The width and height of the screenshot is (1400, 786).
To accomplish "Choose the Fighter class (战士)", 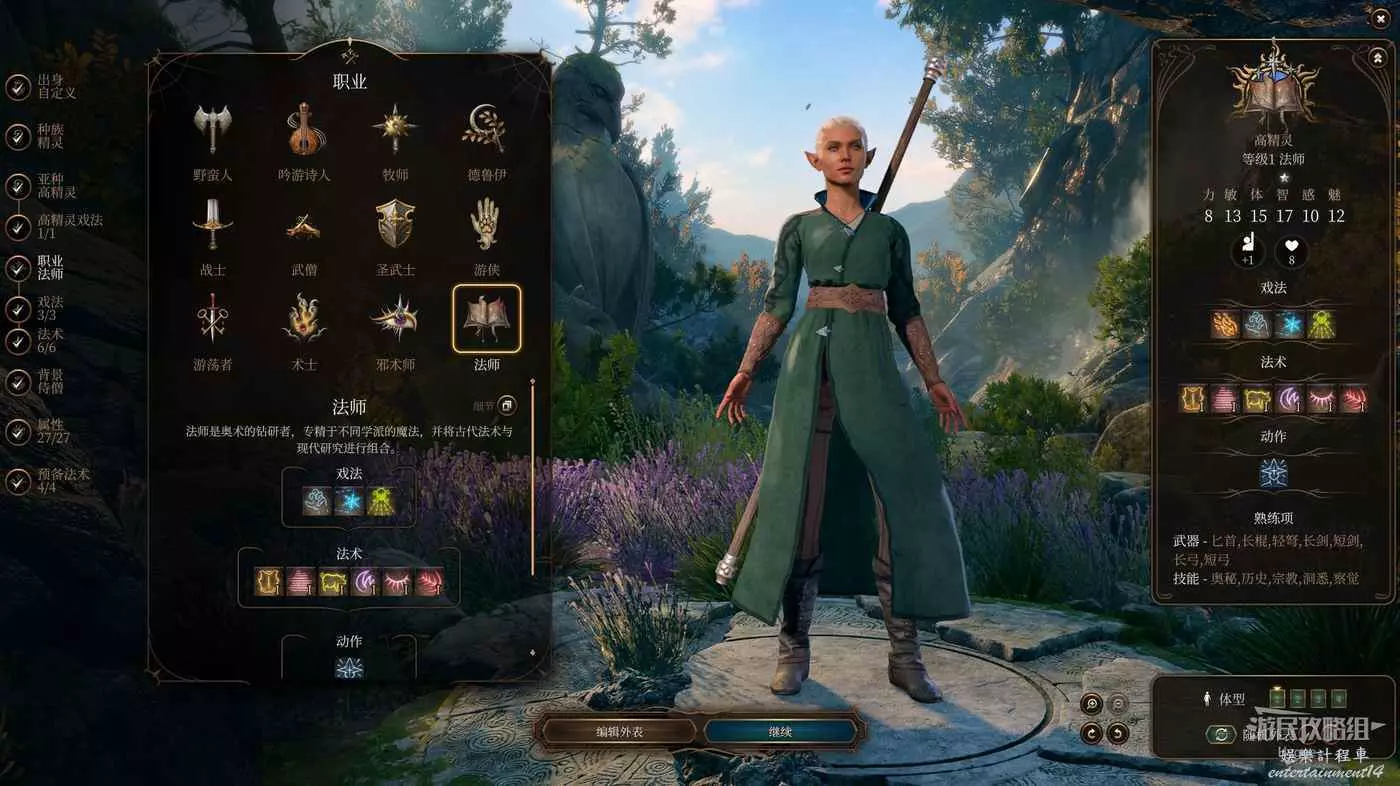I will click(x=212, y=226).
